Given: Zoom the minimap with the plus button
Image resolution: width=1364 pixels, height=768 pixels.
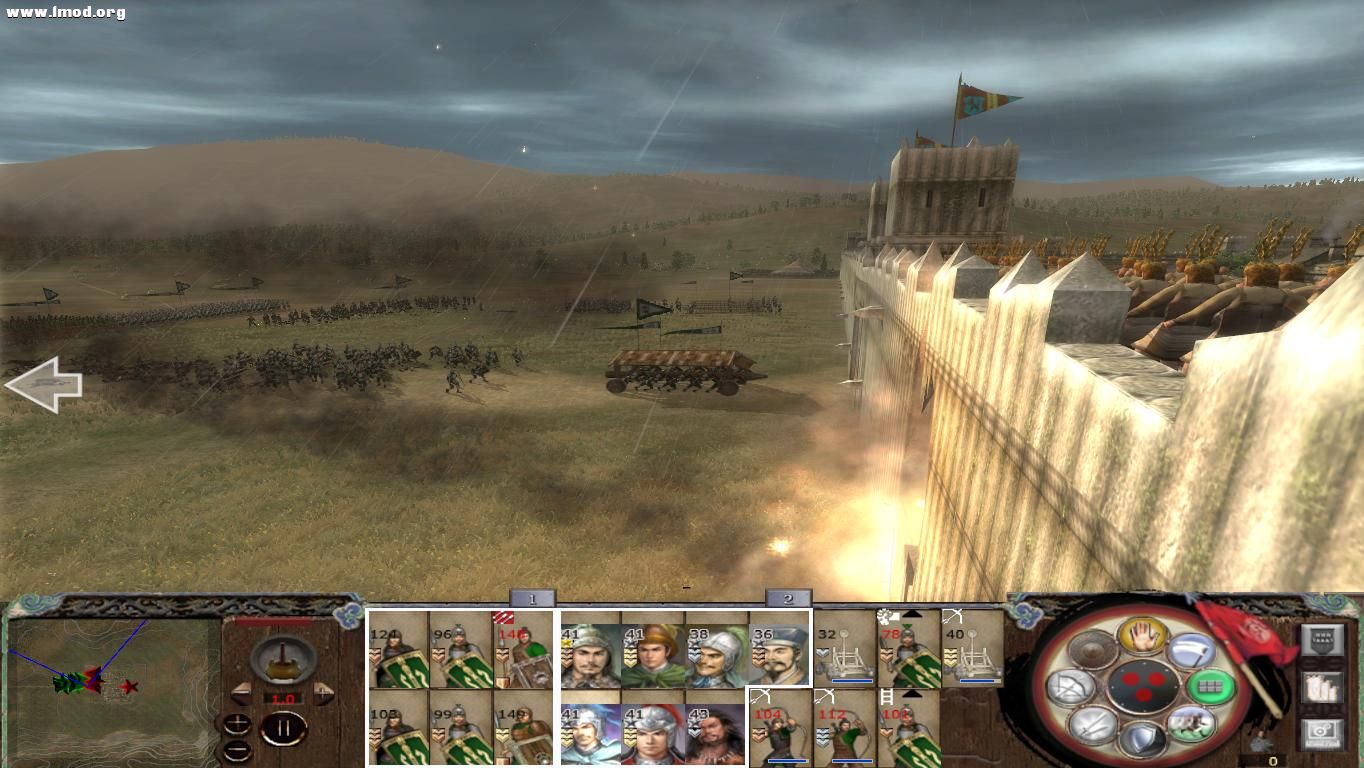Looking at the screenshot, I should click(237, 722).
